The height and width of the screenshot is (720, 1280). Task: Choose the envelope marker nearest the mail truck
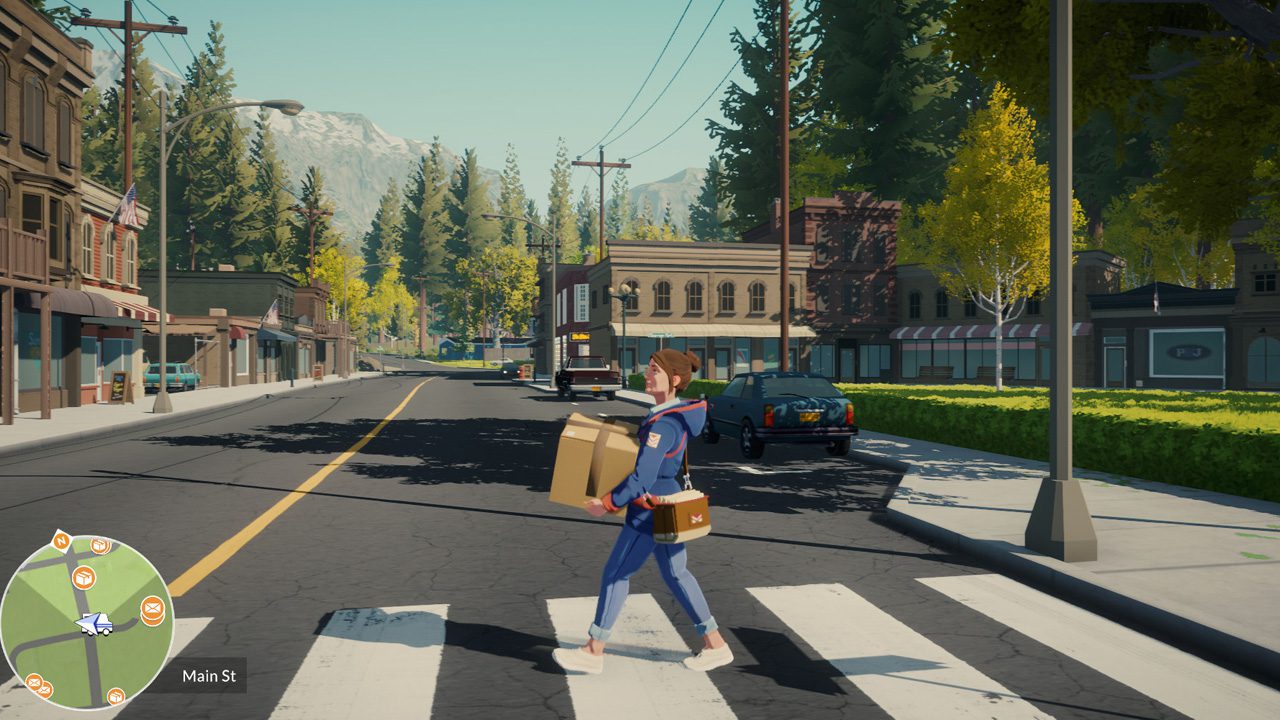click(x=152, y=607)
